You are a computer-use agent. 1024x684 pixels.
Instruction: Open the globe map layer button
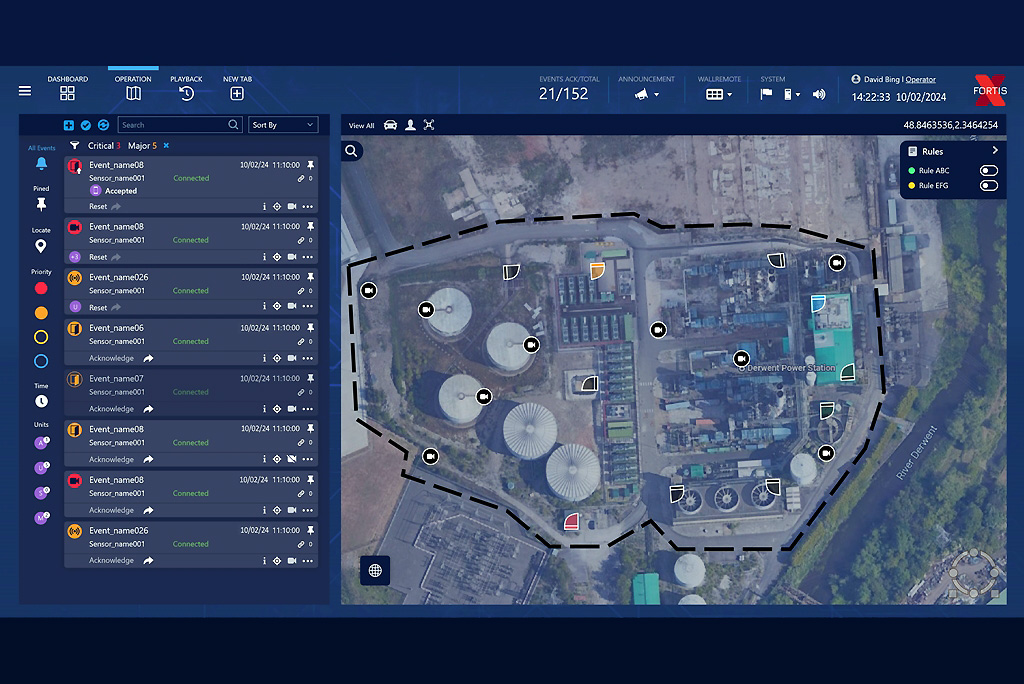375,570
